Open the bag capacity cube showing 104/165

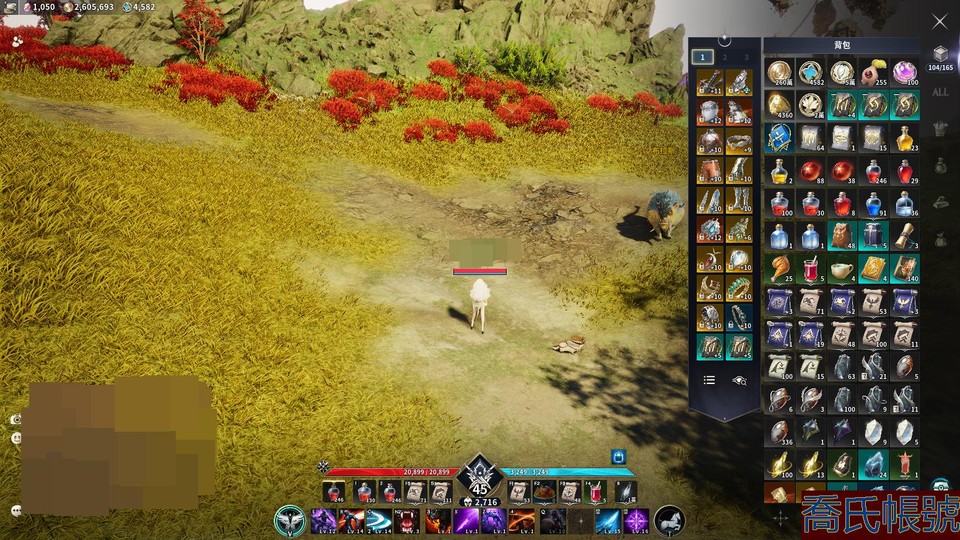[x=939, y=55]
